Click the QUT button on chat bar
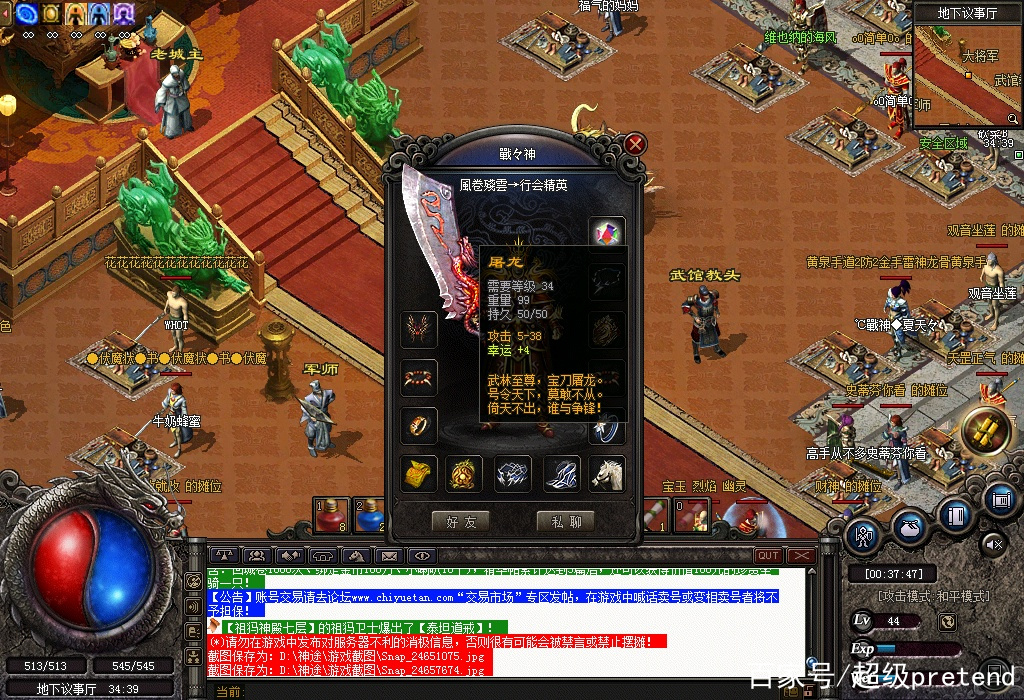1024x700 pixels. point(769,556)
